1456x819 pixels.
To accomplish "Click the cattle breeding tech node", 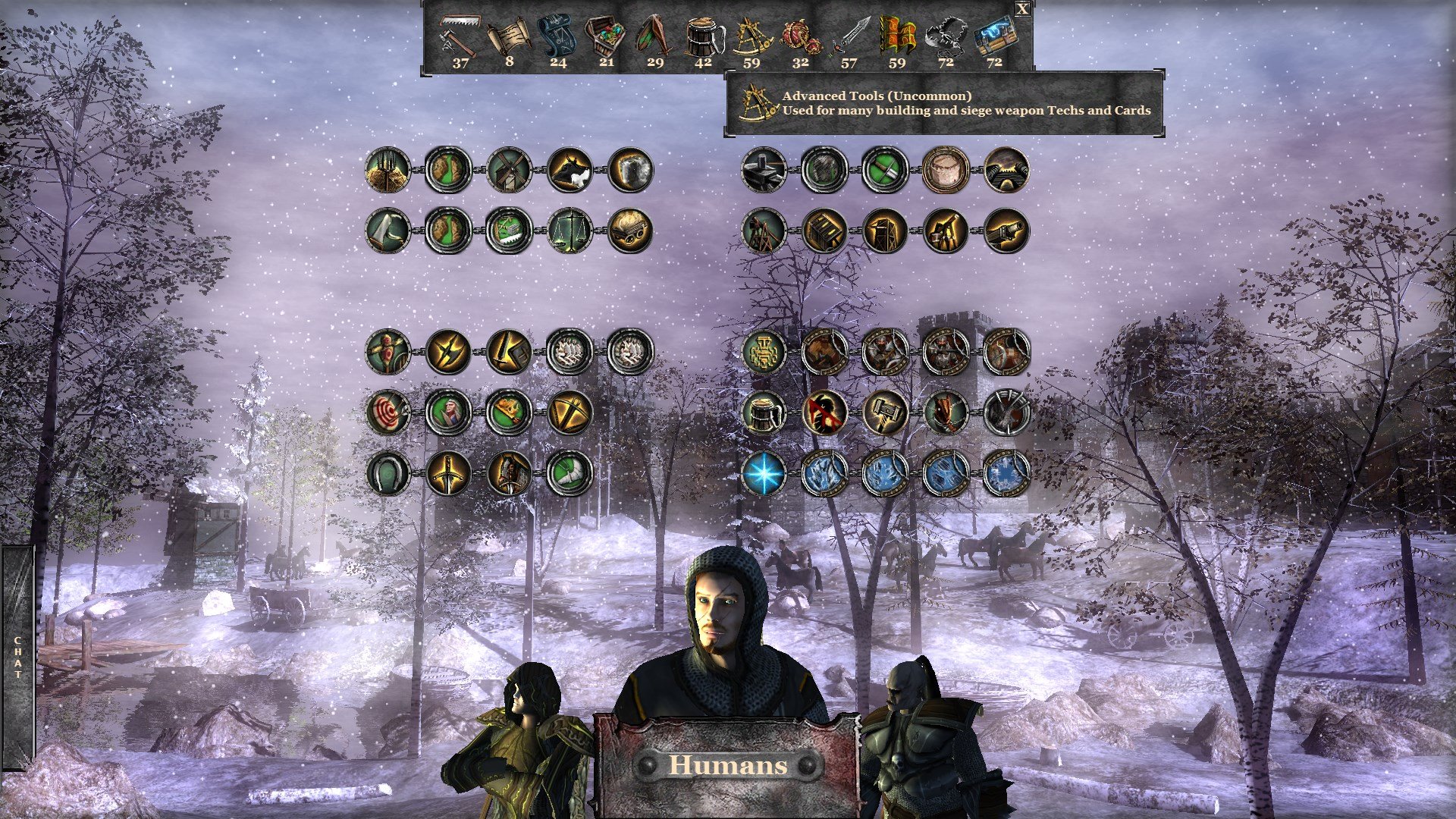I will coord(570,172).
